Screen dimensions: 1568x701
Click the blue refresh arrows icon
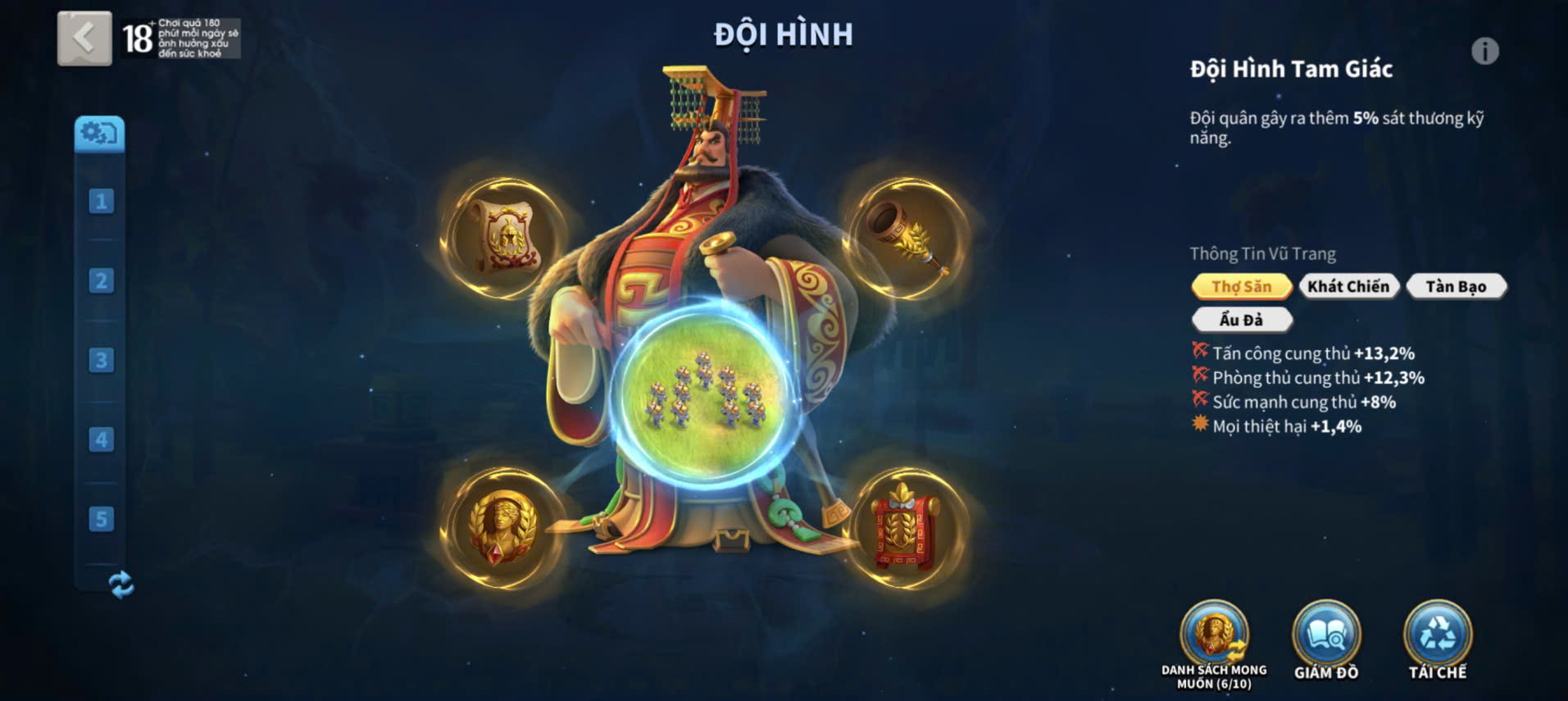click(121, 585)
